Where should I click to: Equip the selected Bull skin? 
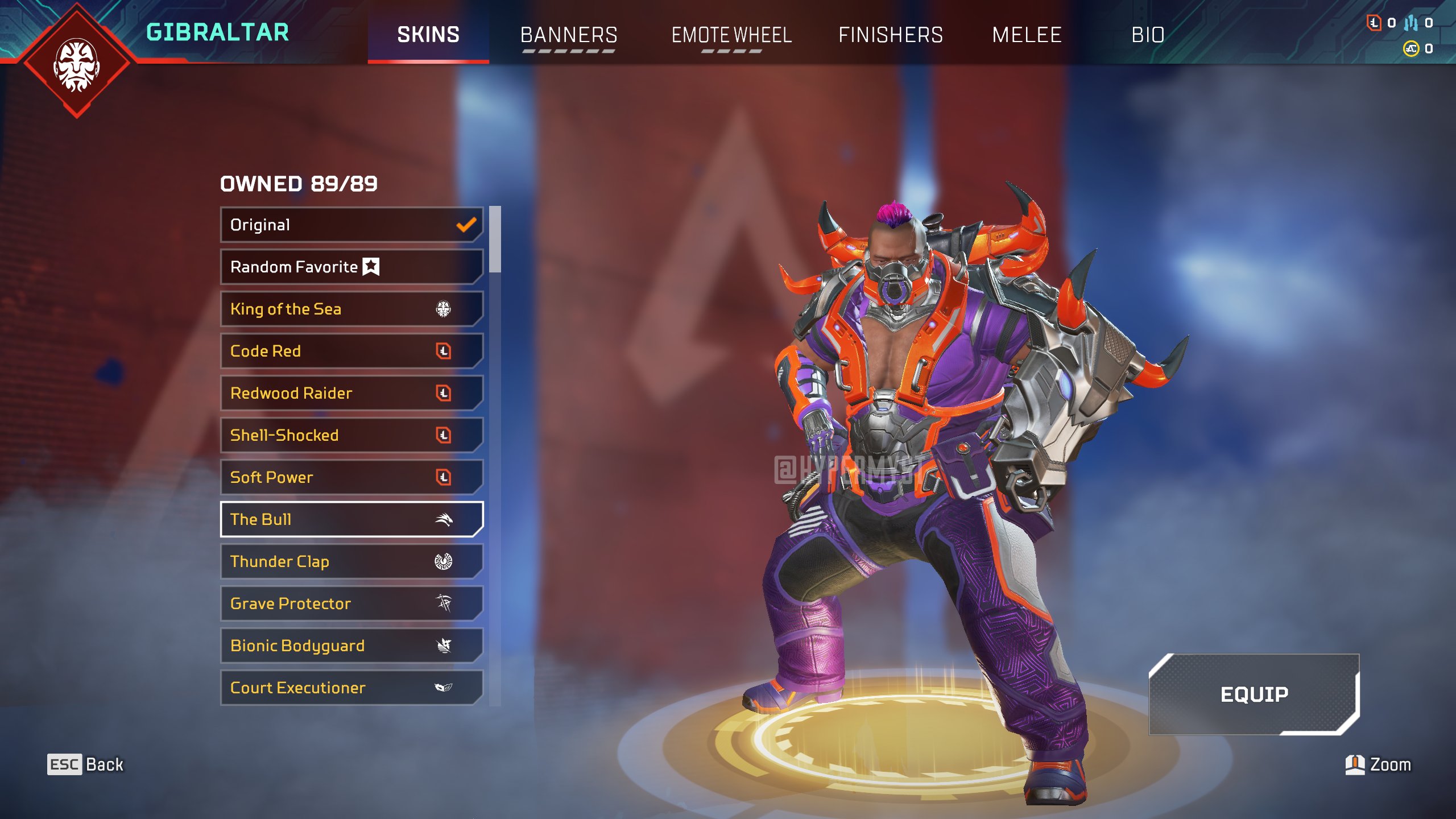point(1254,694)
